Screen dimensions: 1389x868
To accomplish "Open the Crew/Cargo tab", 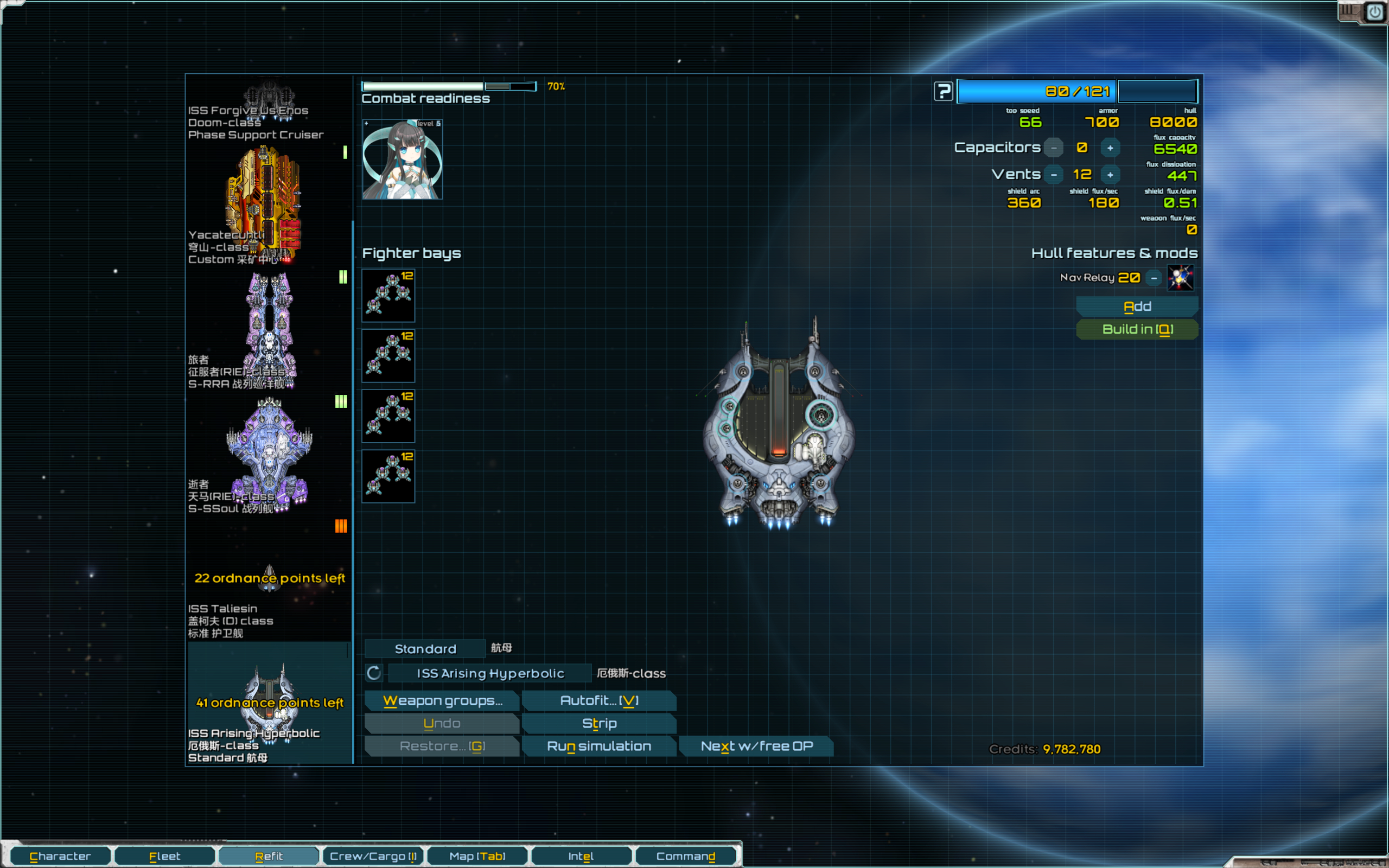I will point(373,856).
